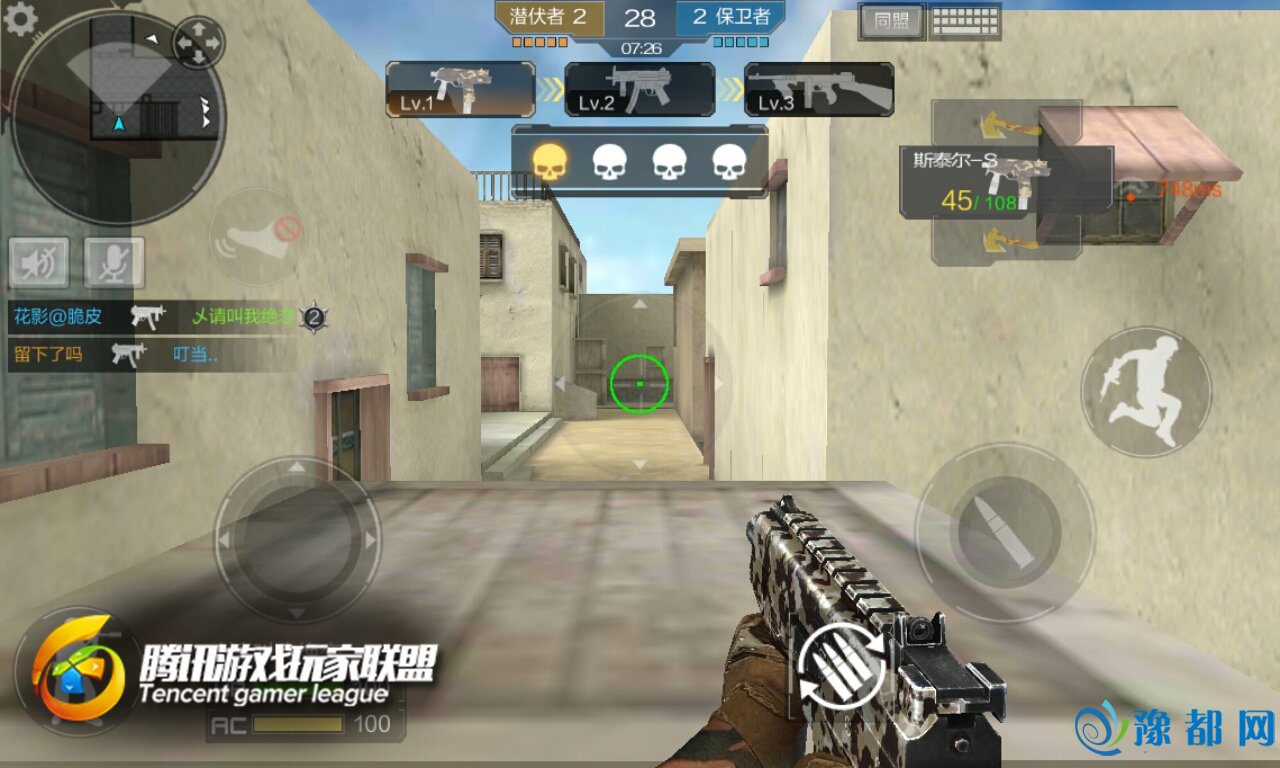The width and height of the screenshot is (1280, 768).
Task: Reload with the bullets swap icon
Action: [842, 665]
